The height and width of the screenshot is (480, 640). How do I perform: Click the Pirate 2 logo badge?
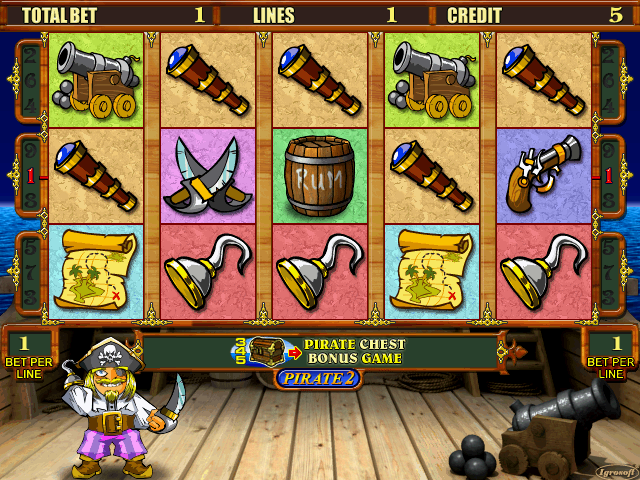(x=318, y=378)
